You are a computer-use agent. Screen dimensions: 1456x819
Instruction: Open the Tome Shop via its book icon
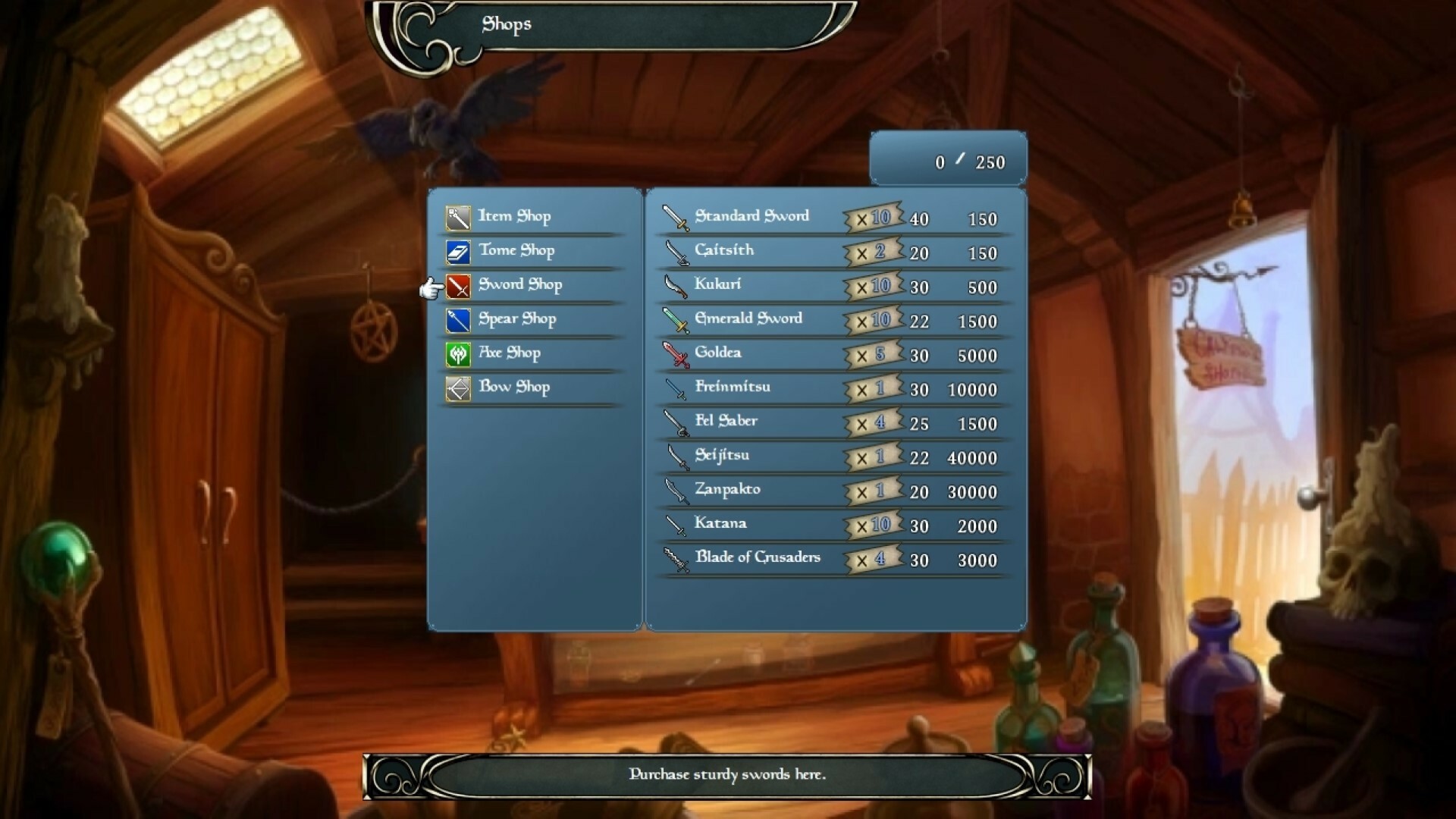click(458, 250)
